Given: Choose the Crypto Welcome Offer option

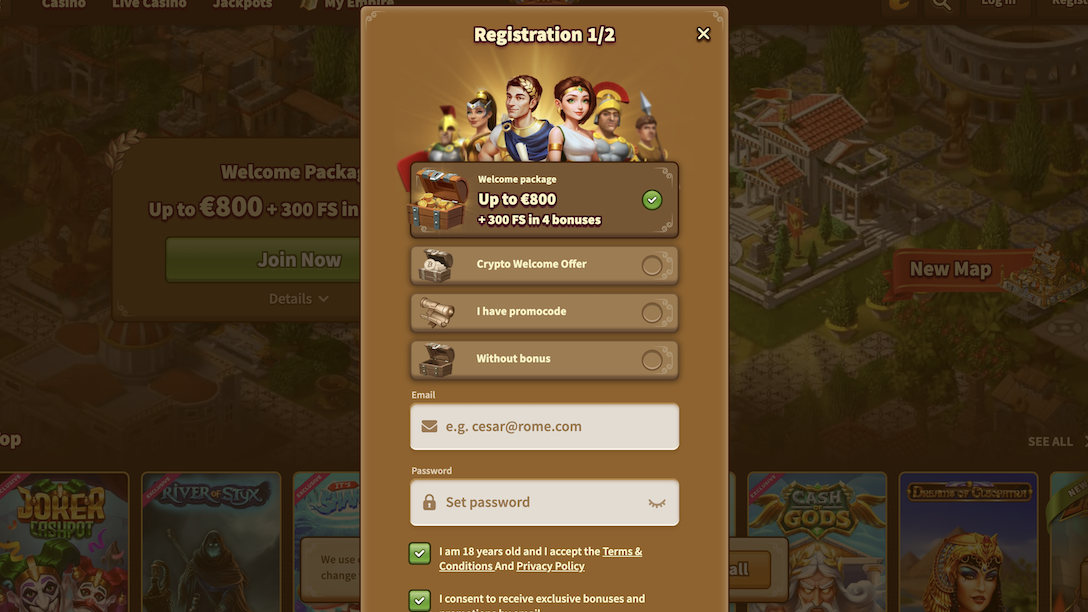Looking at the screenshot, I should pos(651,265).
